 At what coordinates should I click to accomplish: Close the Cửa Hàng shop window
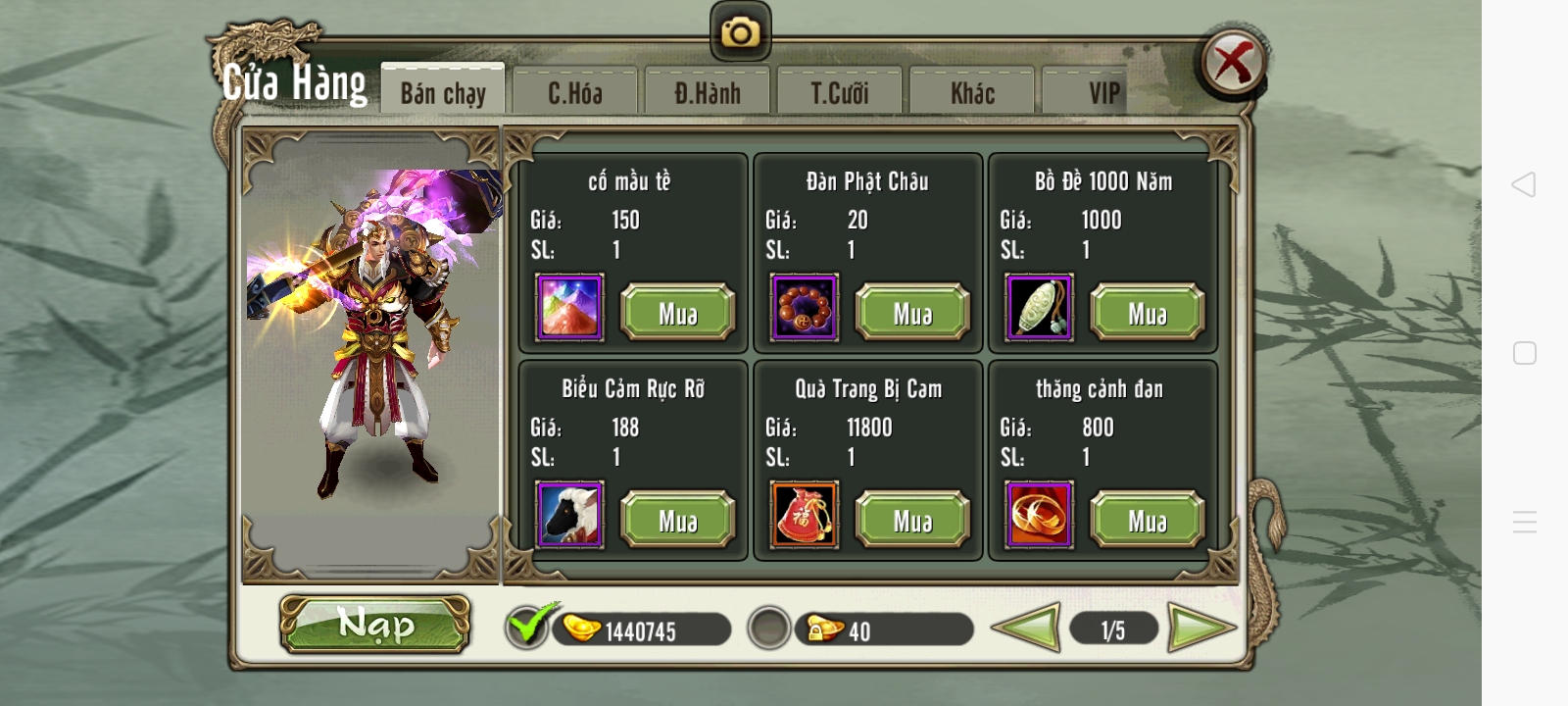pos(1234,60)
